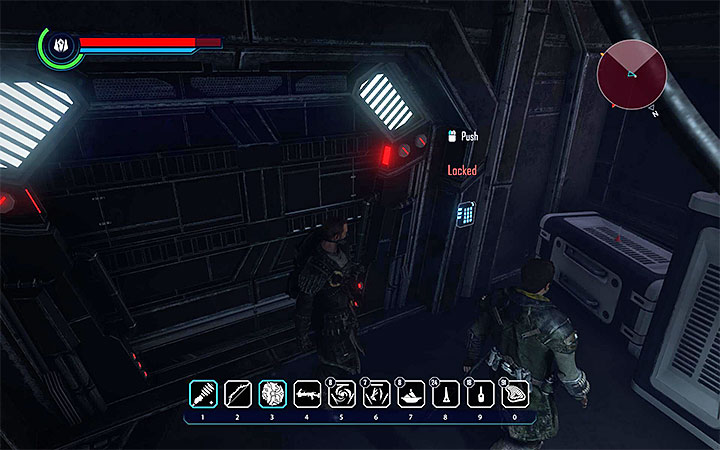The width and height of the screenshot is (720, 450).
Task: Select the round shield hotbar slot
Action: tap(272, 393)
